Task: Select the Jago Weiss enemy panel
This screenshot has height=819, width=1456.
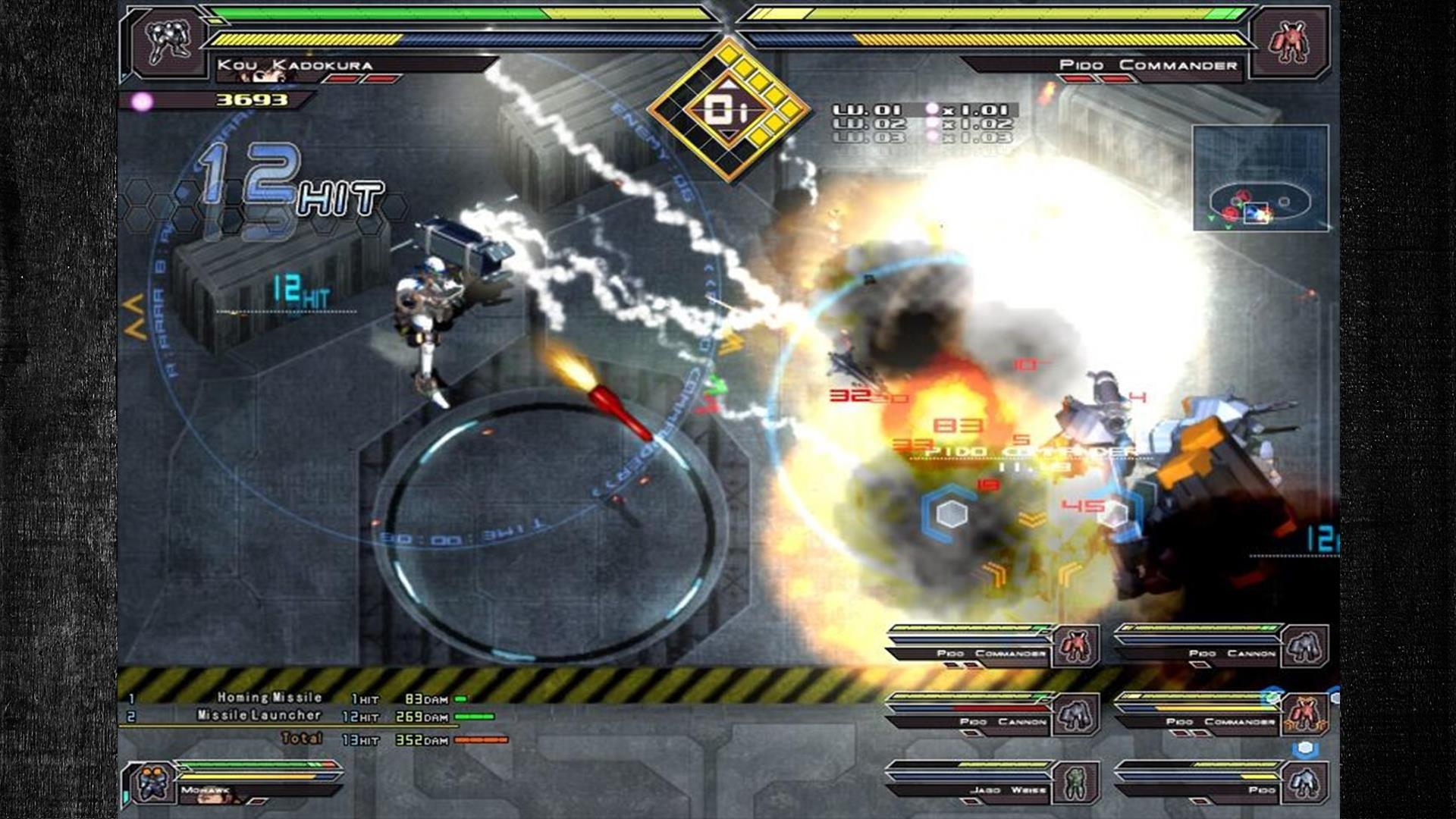Action: coord(993,783)
